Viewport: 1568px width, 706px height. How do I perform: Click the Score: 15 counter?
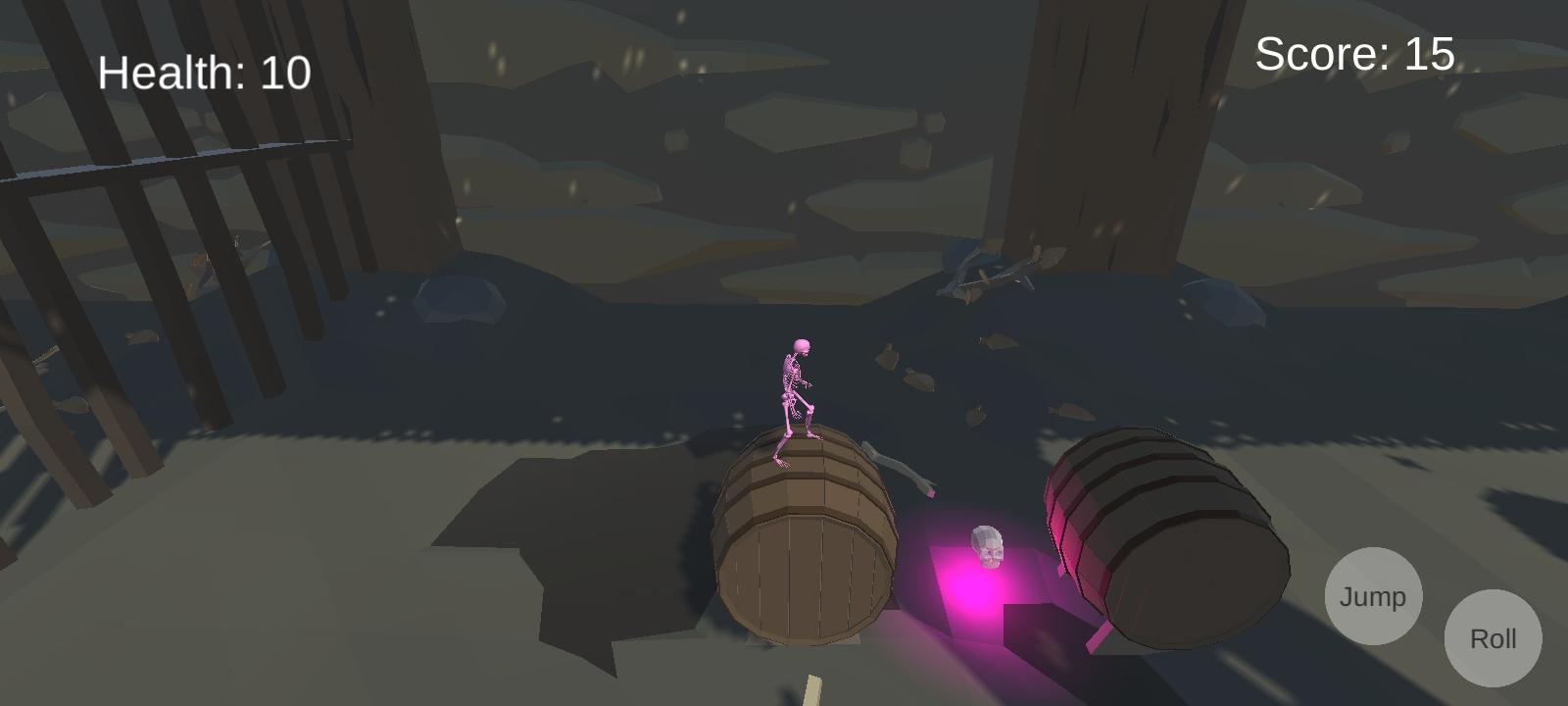(1353, 55)
